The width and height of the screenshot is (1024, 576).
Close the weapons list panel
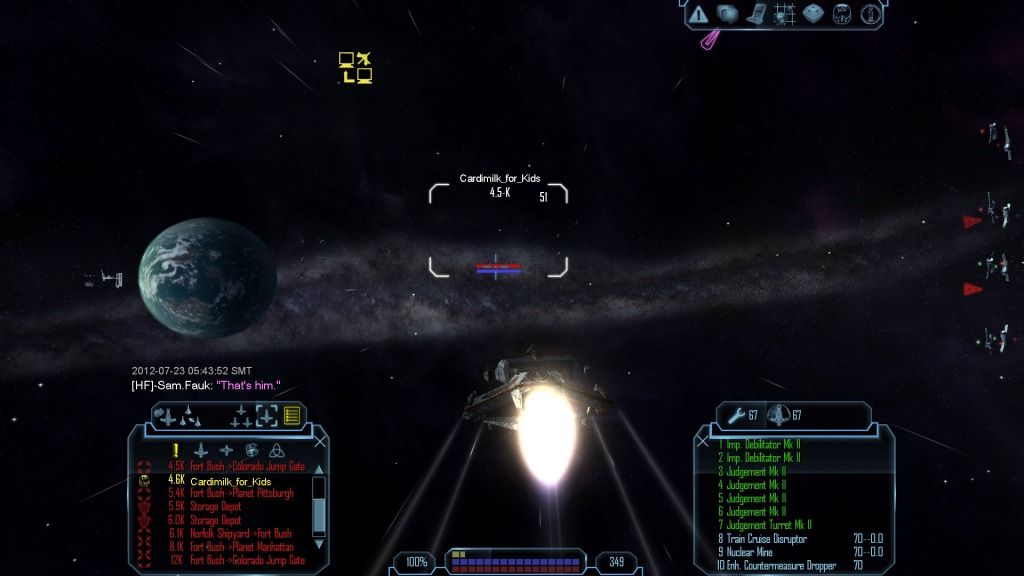(x=702, y=440)
